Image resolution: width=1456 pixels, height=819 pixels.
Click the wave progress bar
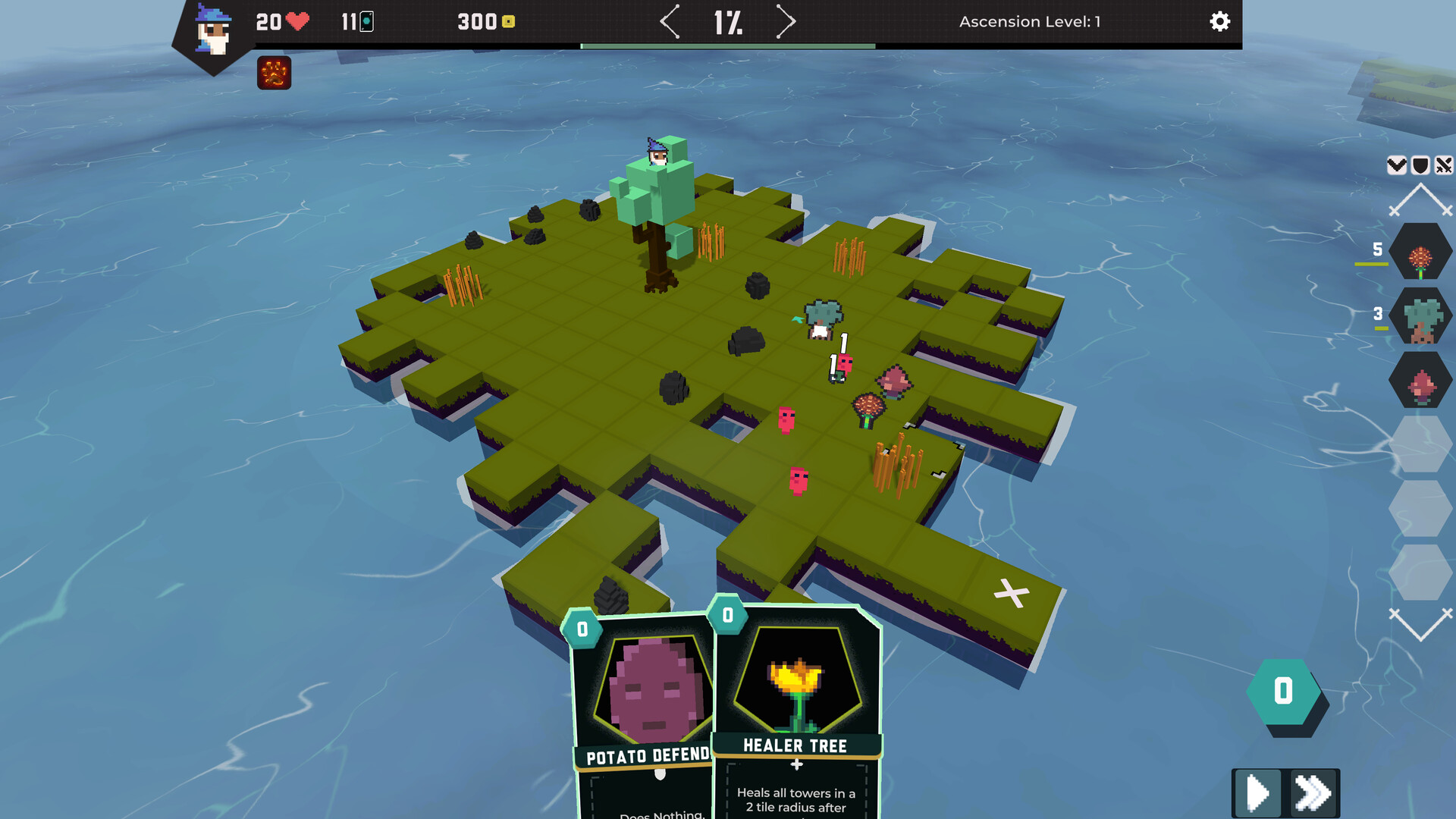point(727,45)
